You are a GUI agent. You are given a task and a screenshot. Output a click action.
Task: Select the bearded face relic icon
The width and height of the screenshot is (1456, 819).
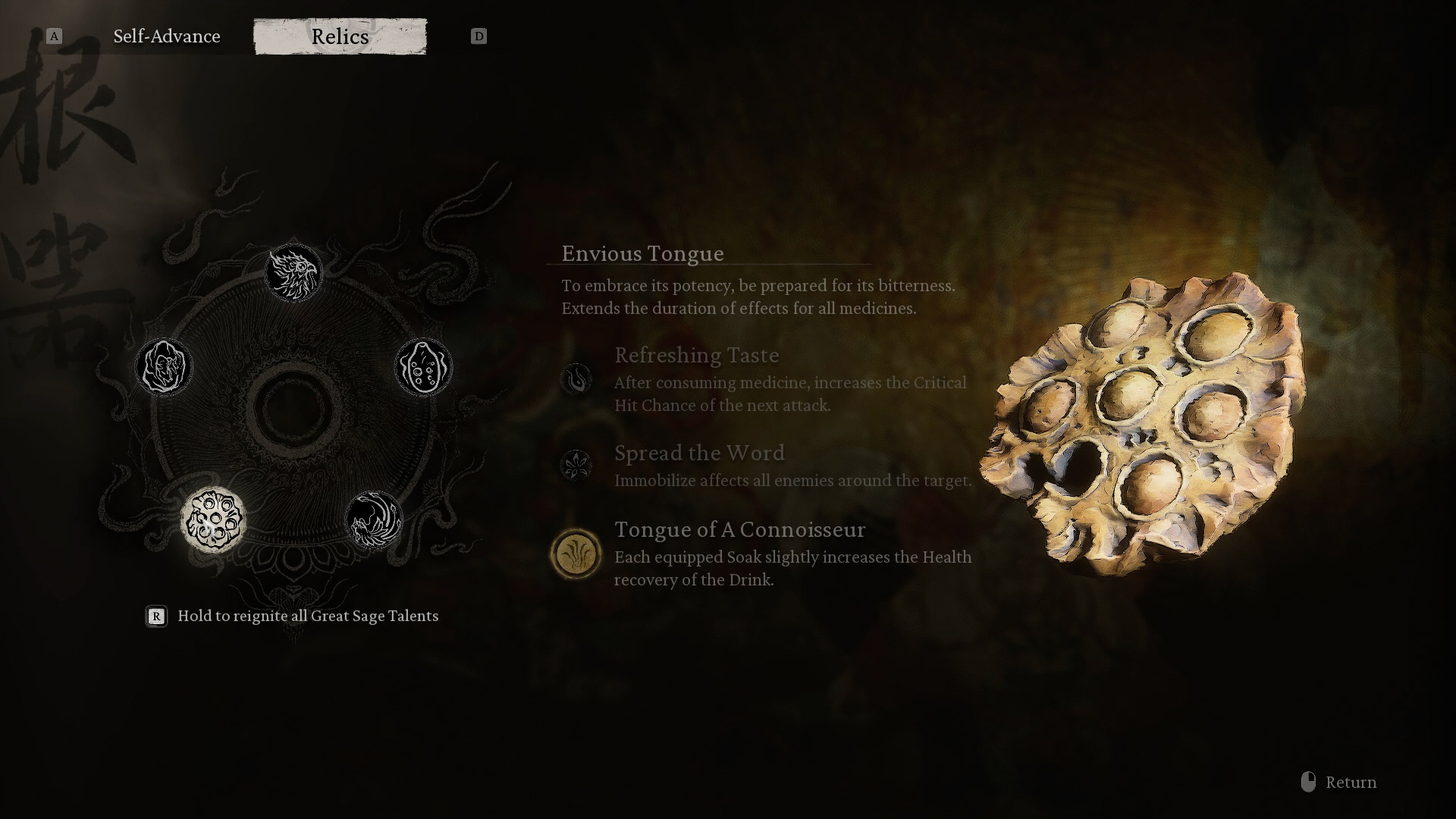click(164, 367)
